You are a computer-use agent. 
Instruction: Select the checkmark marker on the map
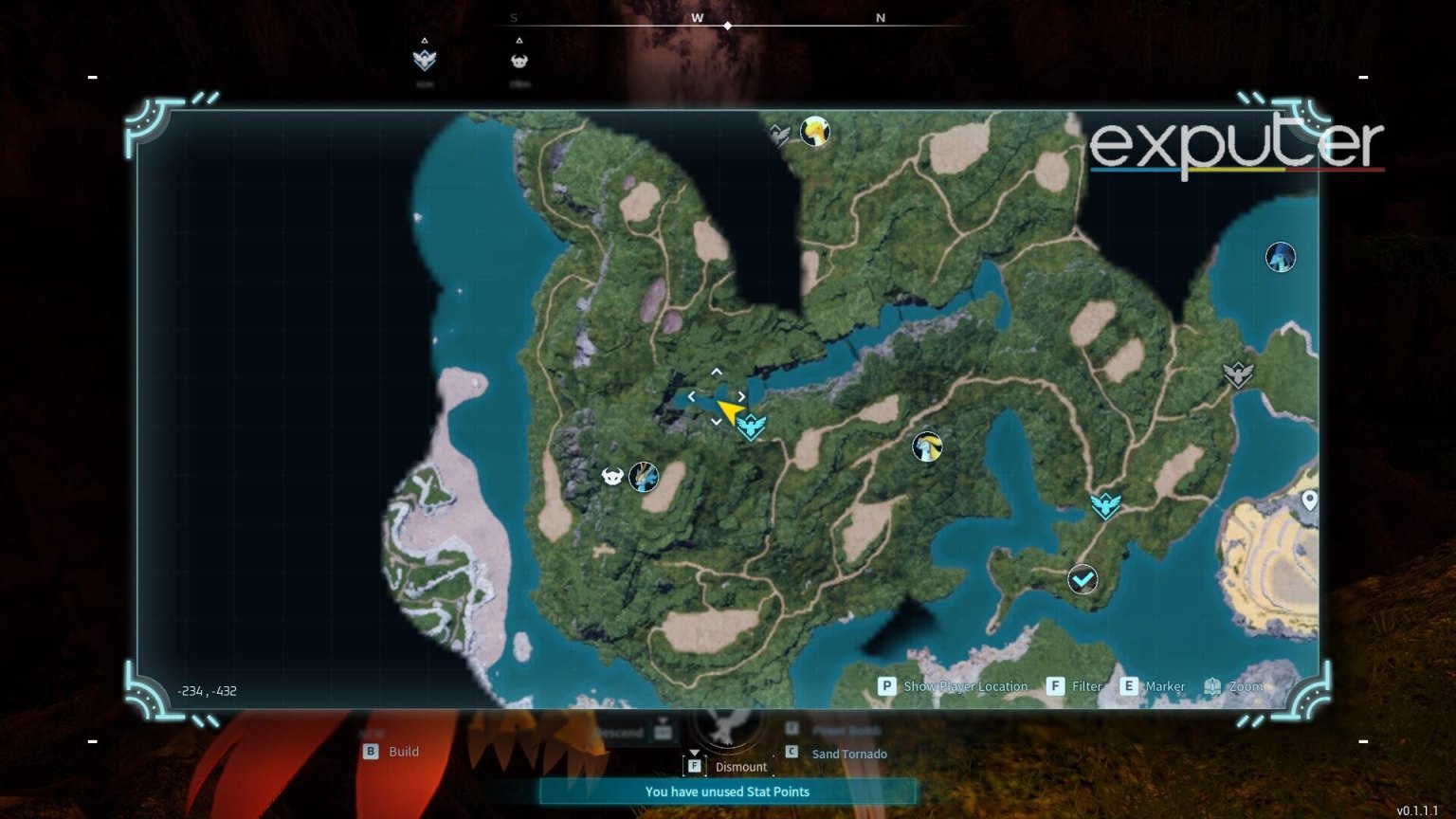(1083, 578)
